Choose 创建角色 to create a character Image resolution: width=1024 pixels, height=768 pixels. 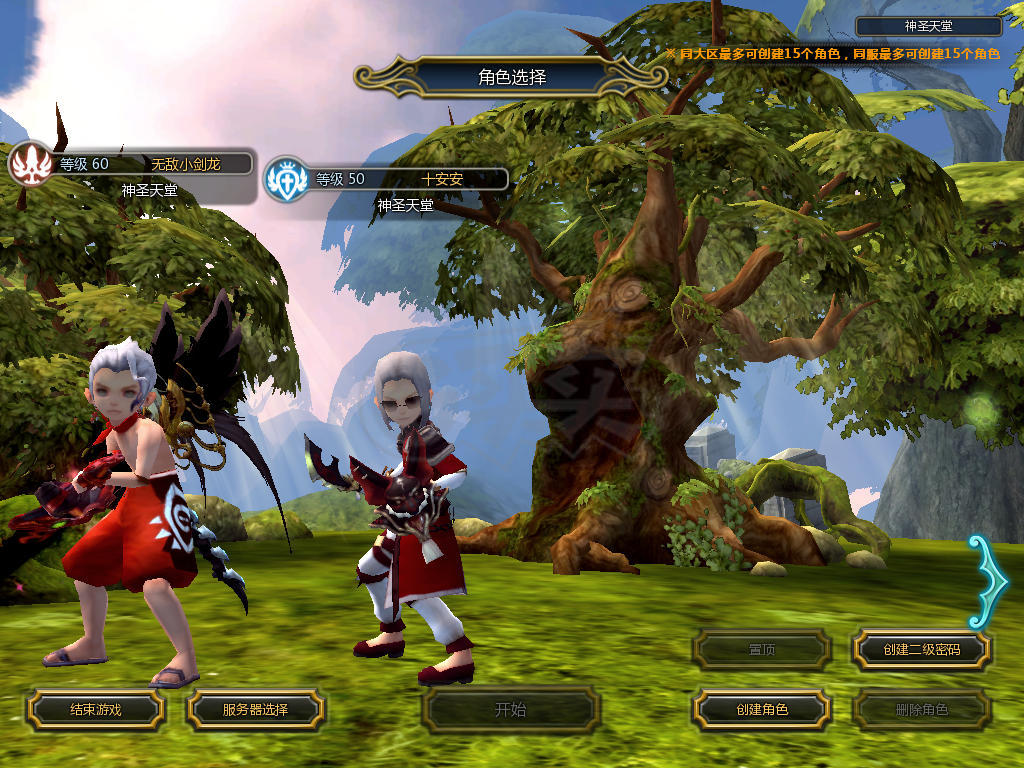click(x=761, y=709)
